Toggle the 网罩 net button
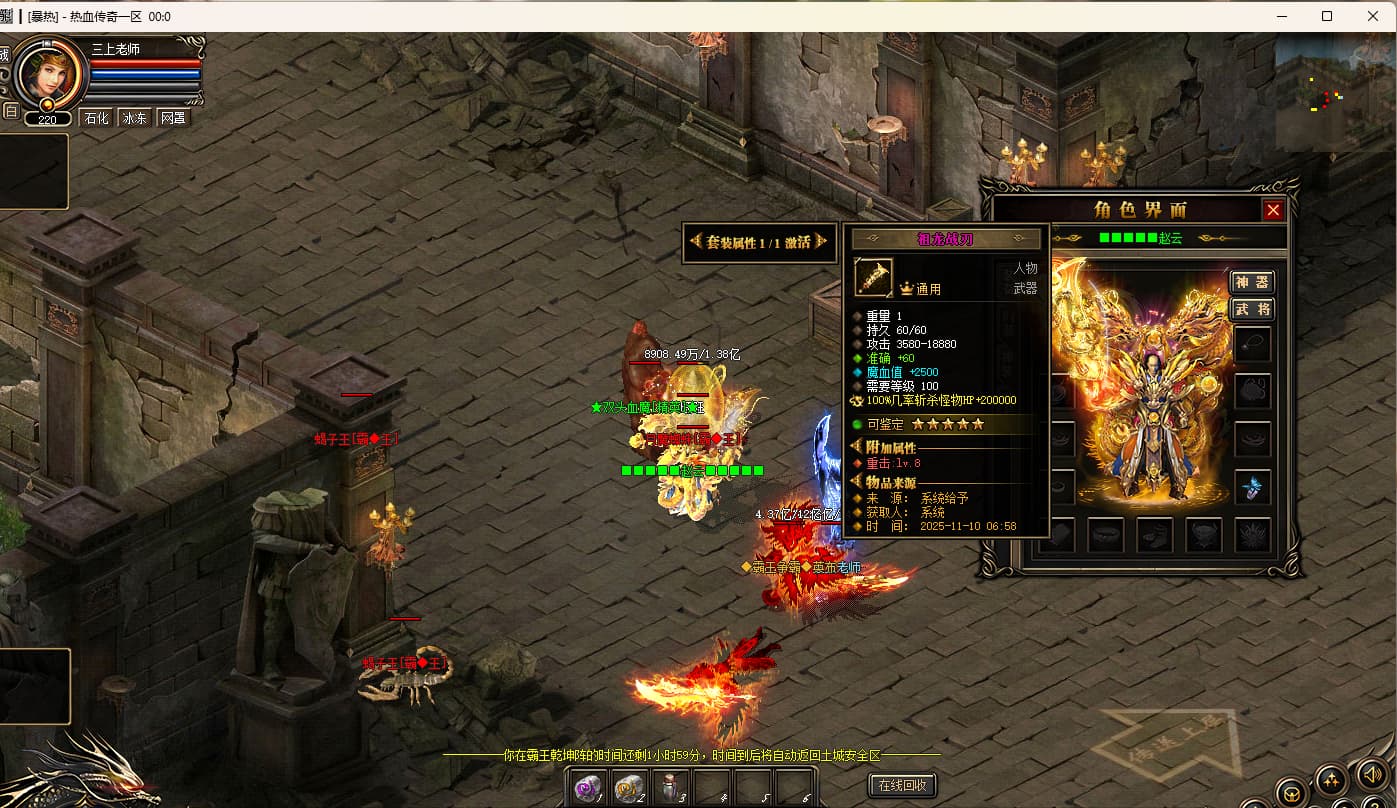The height and width of the screenshot is (808, 1397). 172,118
